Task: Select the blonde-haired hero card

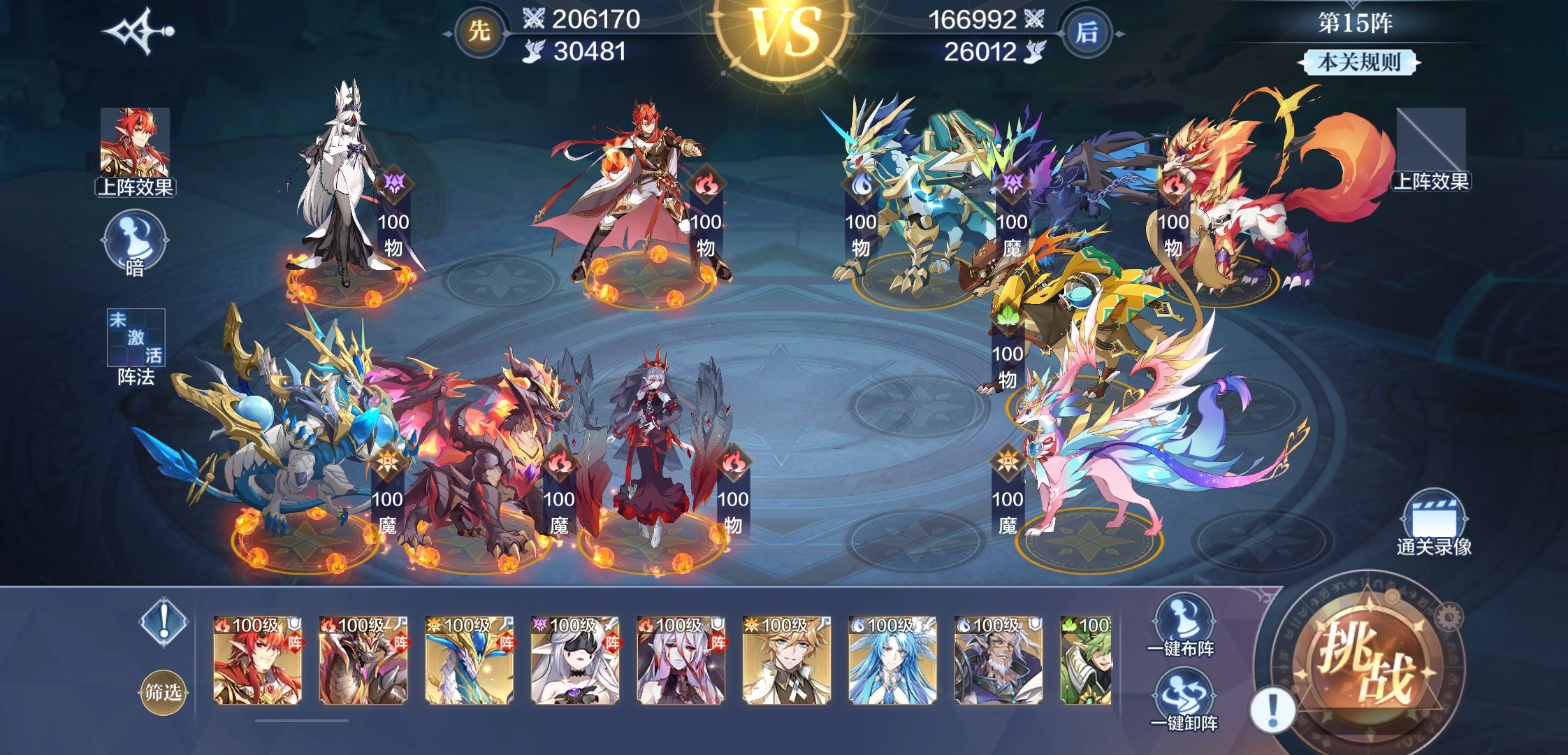Action: click(787, 661)
